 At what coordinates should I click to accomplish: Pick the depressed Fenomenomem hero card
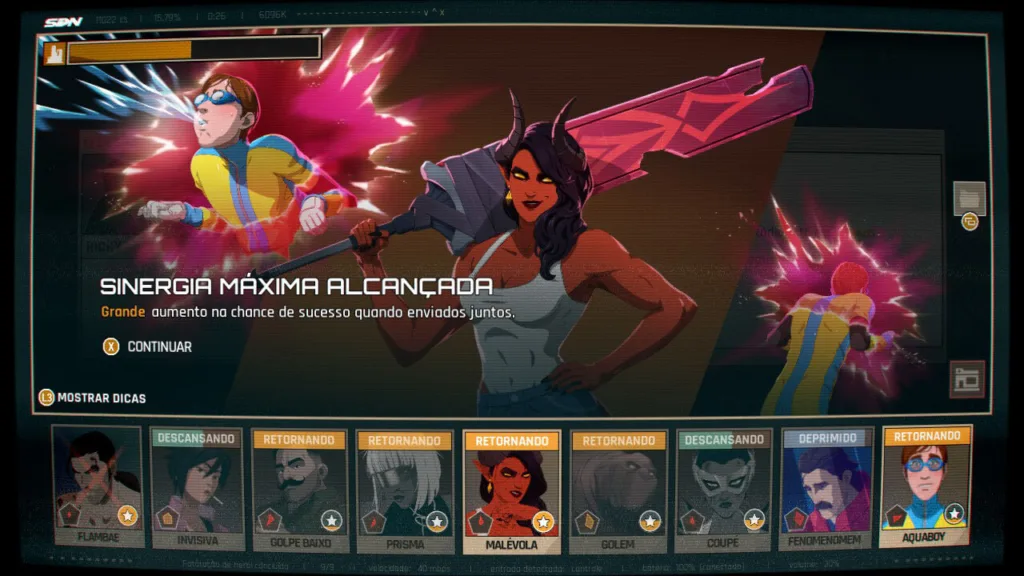tap(826, 489)
